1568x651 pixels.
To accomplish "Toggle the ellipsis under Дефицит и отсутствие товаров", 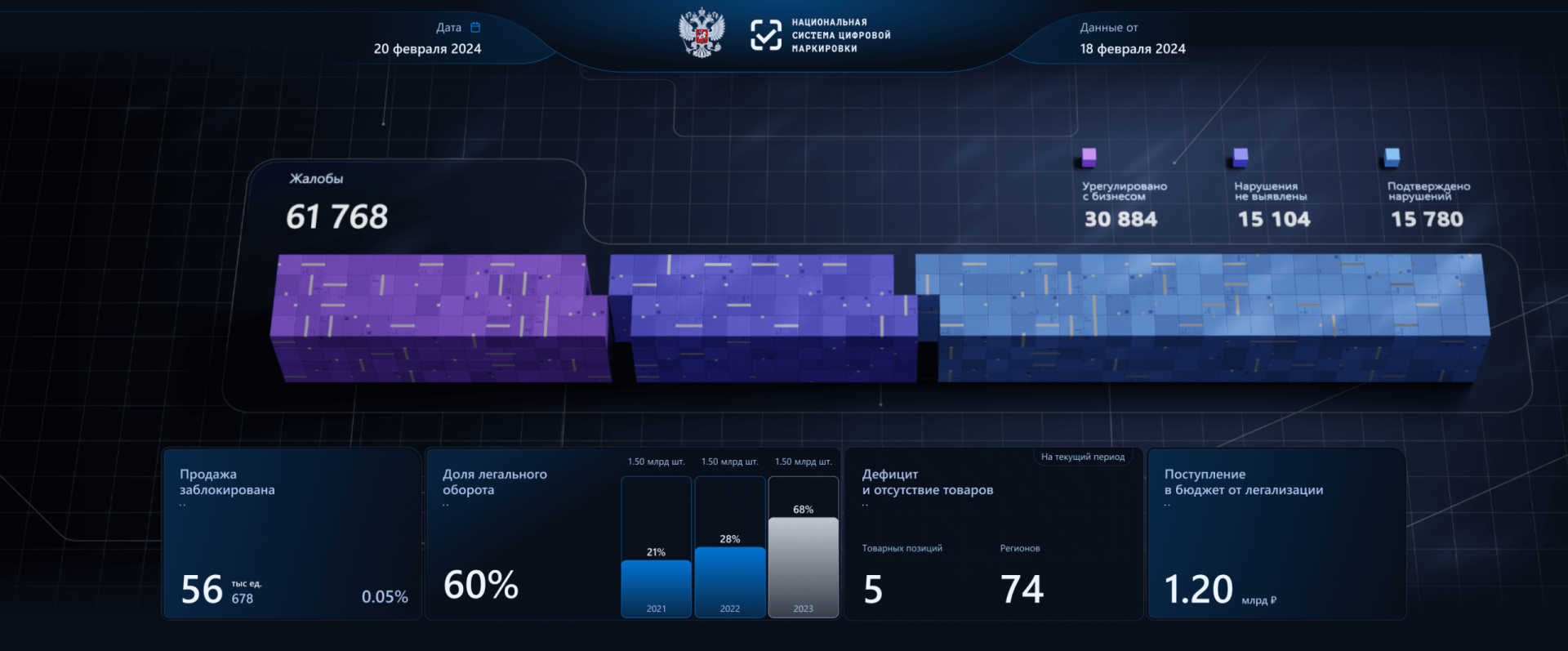I will (x=863, y=504).
